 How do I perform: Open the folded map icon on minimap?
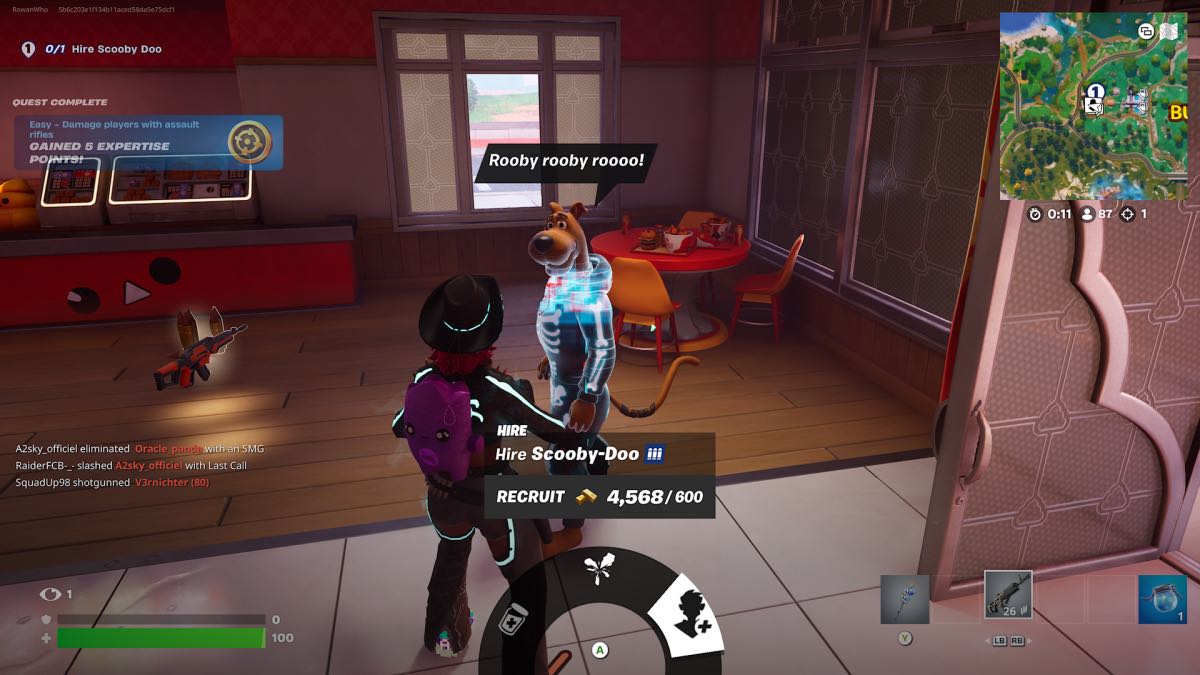tap(1167, 31)
